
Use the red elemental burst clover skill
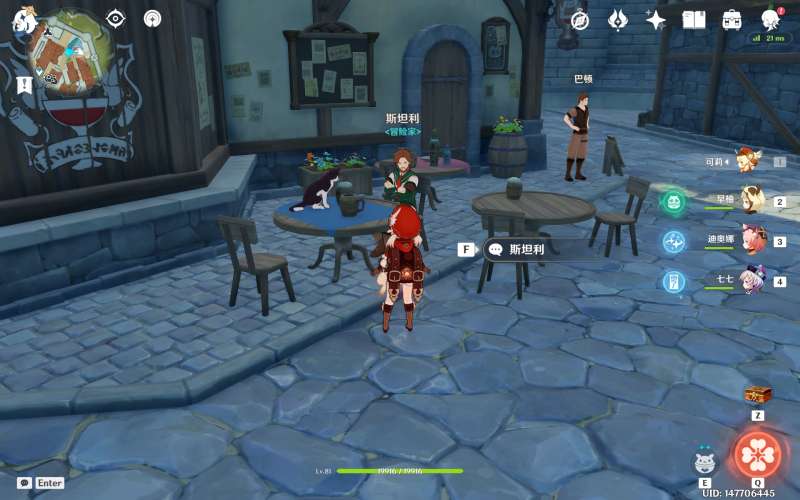click(x=758, y=455)
